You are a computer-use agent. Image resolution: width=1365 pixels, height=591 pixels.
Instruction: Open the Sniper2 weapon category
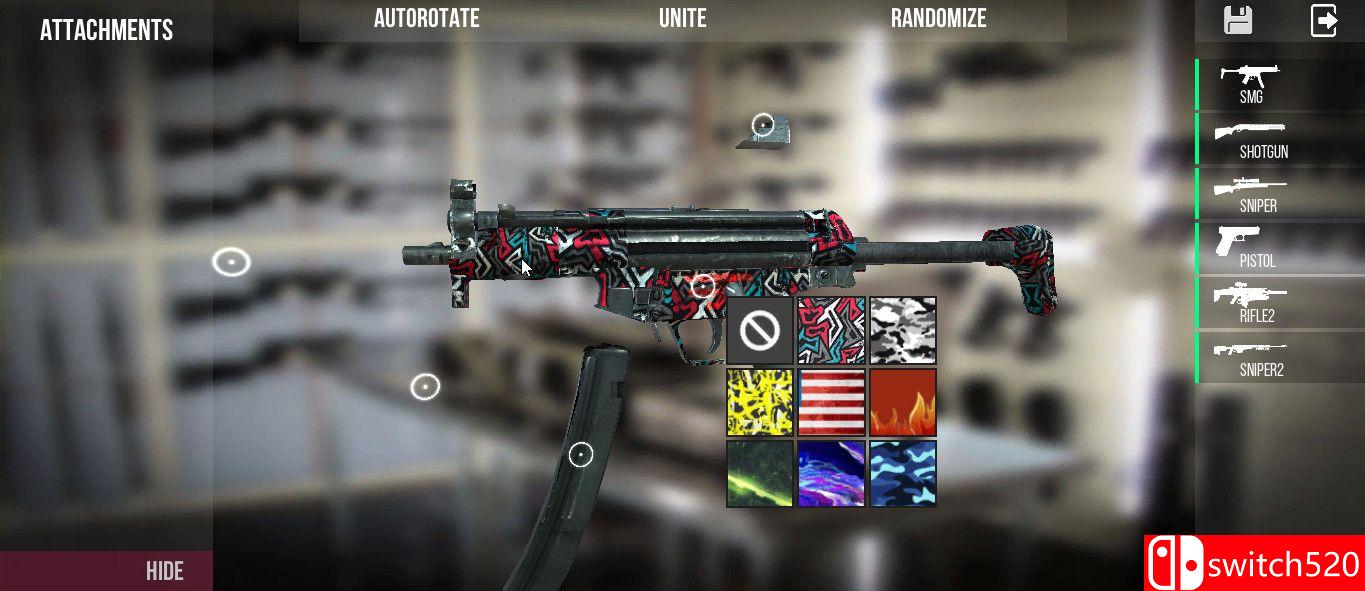pyautogui.click(x=1260, y=356)
